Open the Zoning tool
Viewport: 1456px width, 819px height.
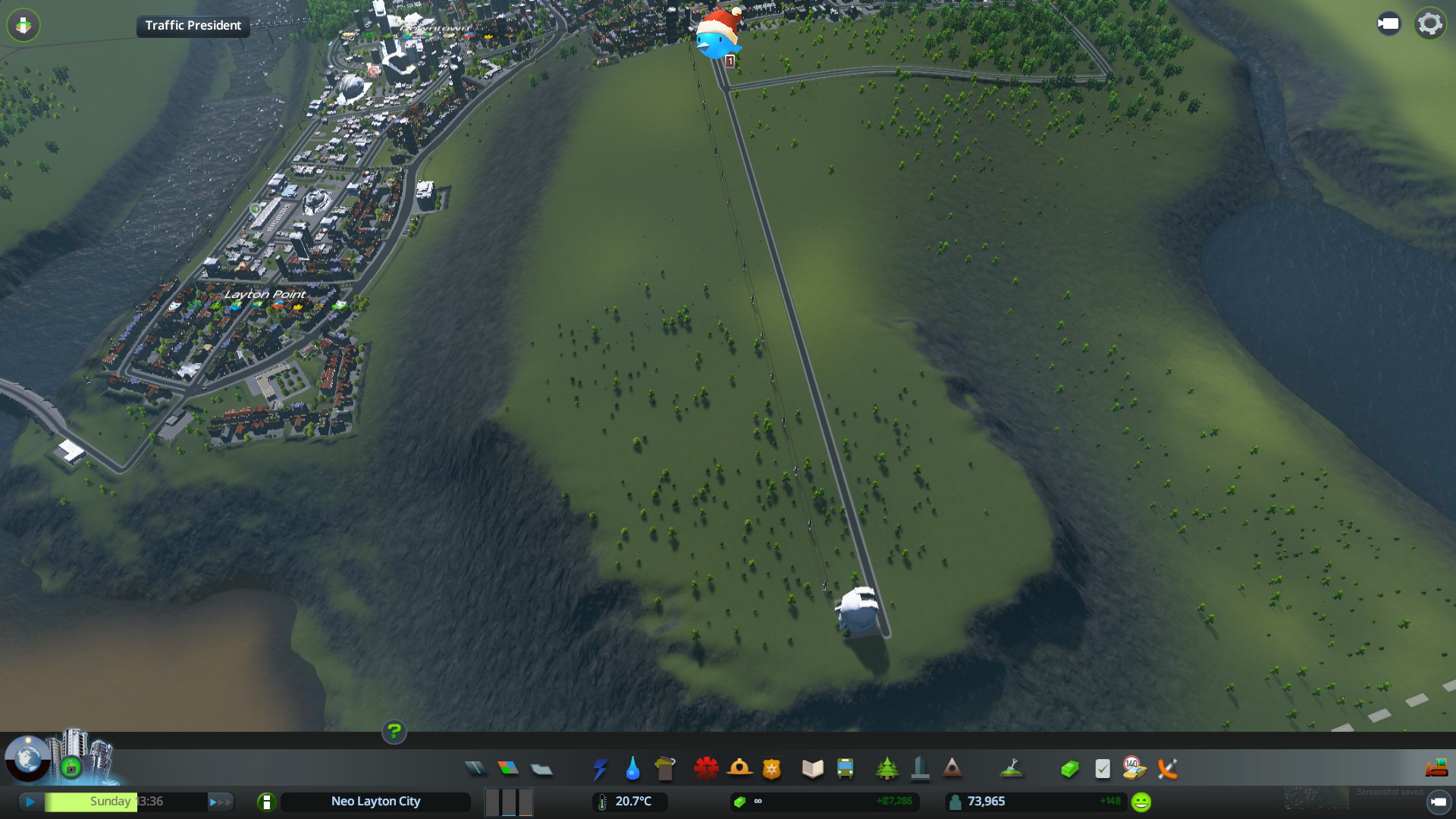(x=508, y=769)
